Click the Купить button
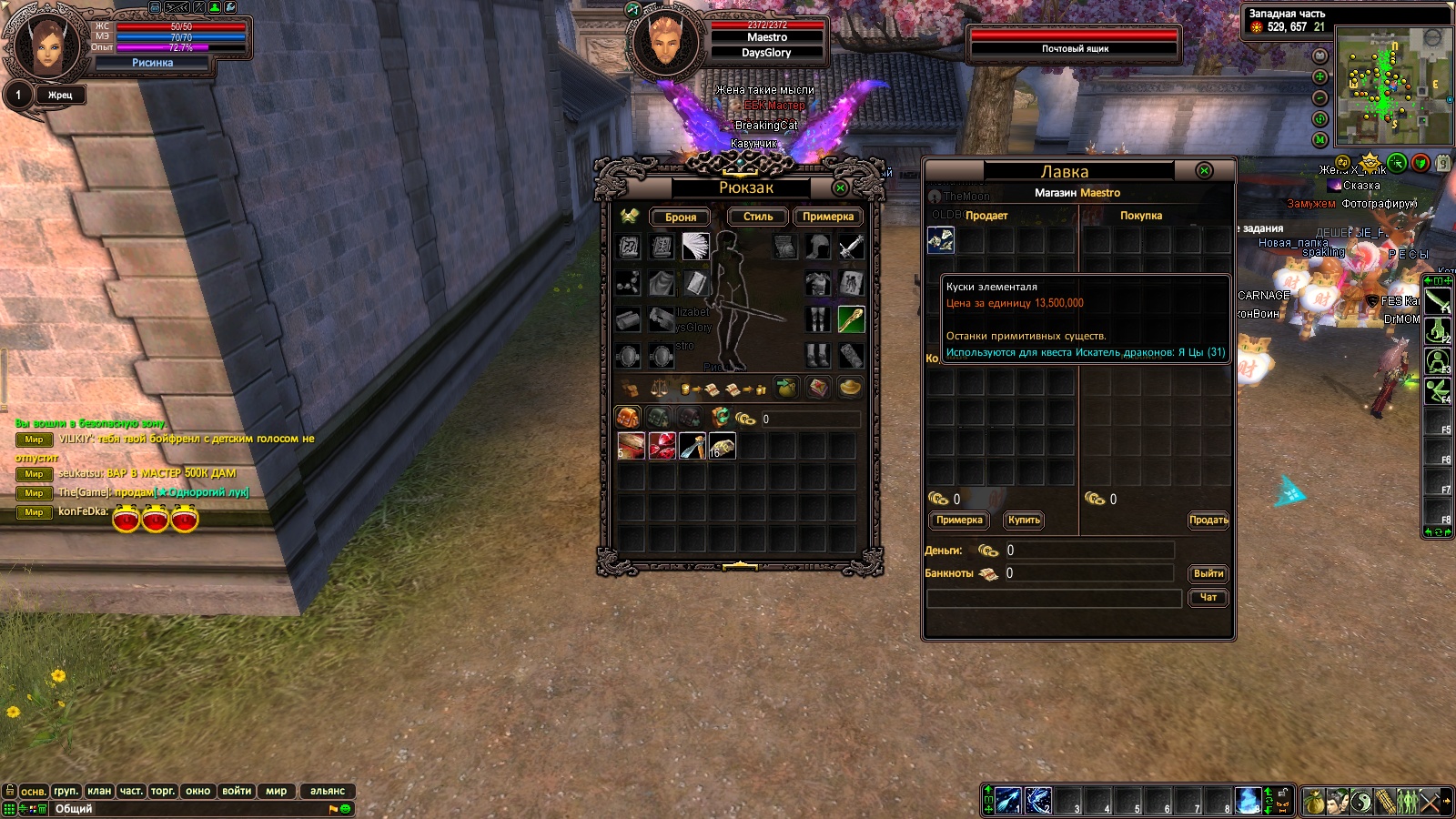The image size is (1456, 819). click(x=1024, y=521)
